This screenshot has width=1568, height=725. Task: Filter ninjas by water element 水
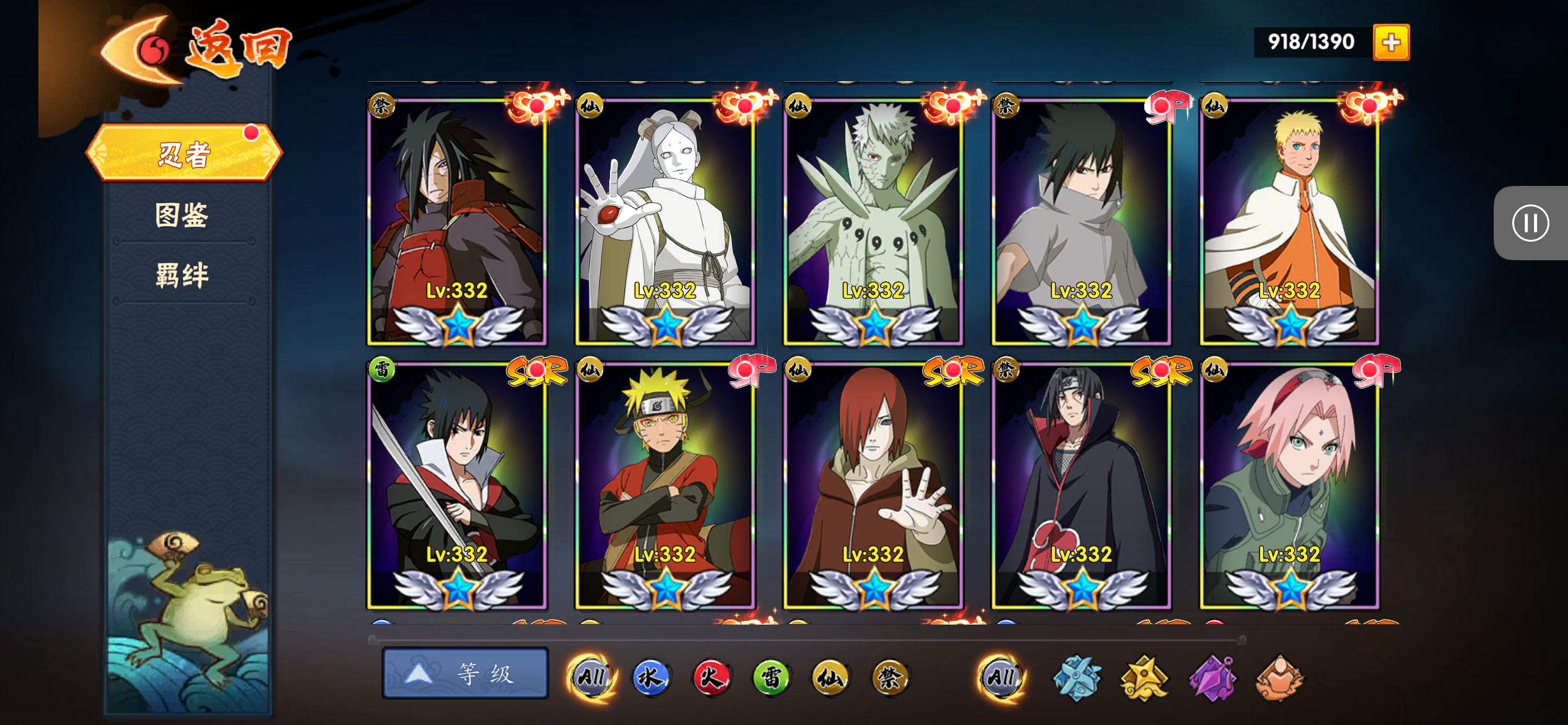pyautogui.click(x=651, y=677)
